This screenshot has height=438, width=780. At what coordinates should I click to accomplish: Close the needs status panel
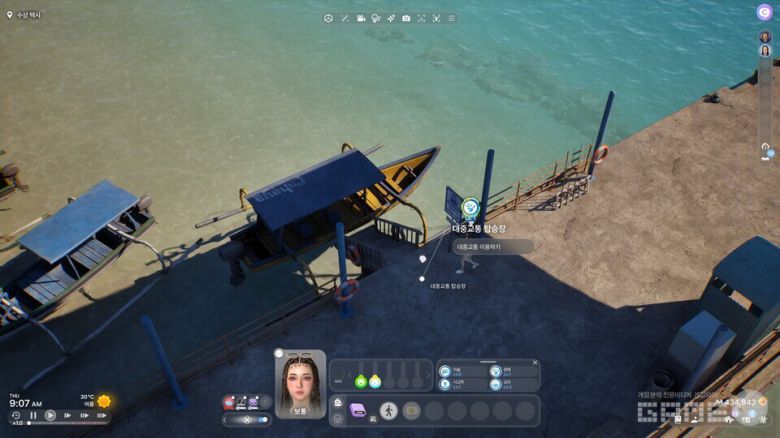[x=535, y=363]
